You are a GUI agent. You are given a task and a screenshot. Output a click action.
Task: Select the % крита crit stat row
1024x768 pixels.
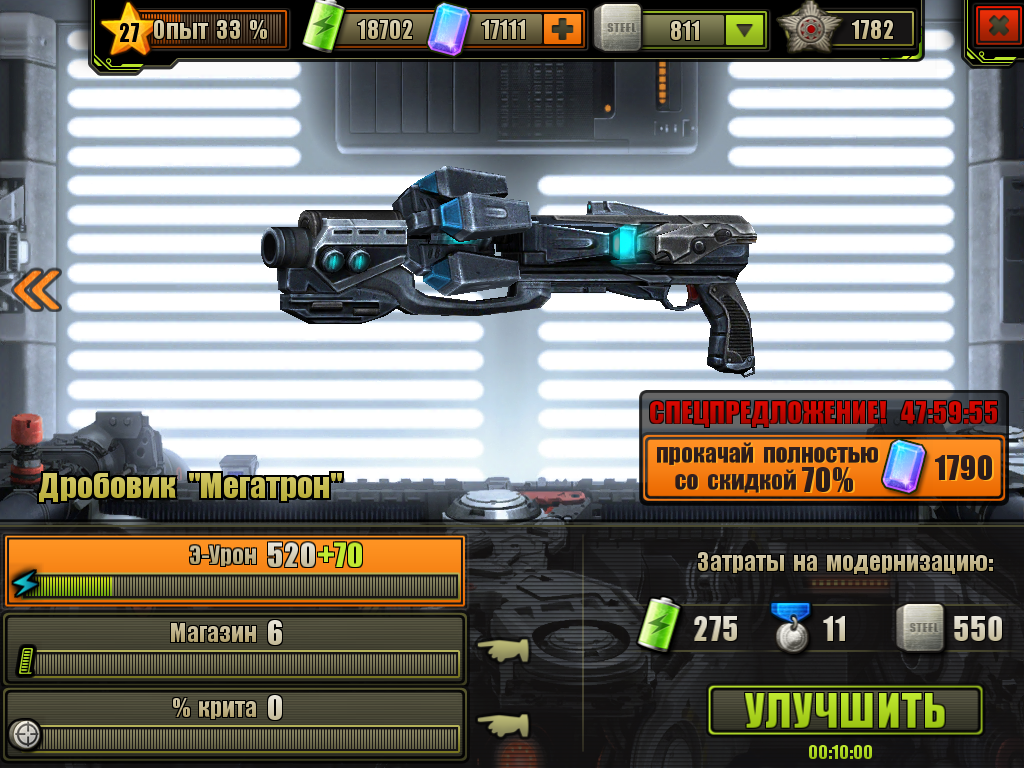coord(235,722)
